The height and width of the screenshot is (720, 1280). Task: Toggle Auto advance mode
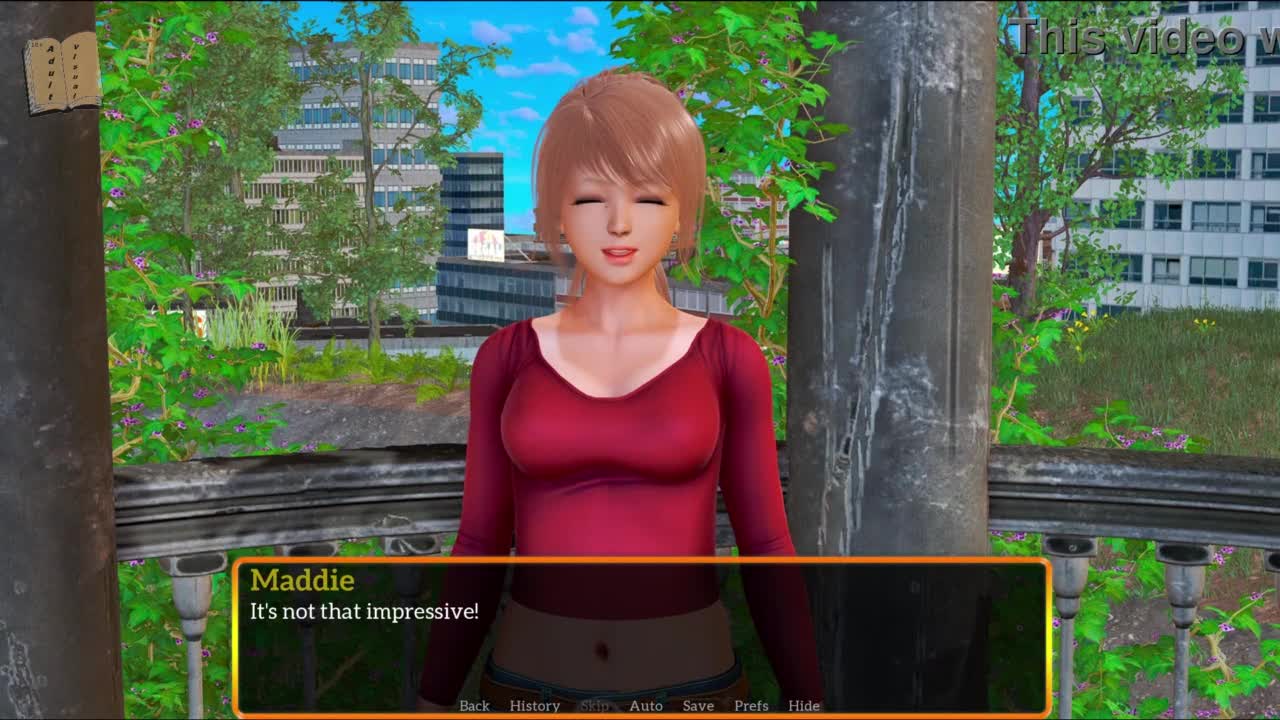[646, 706]
